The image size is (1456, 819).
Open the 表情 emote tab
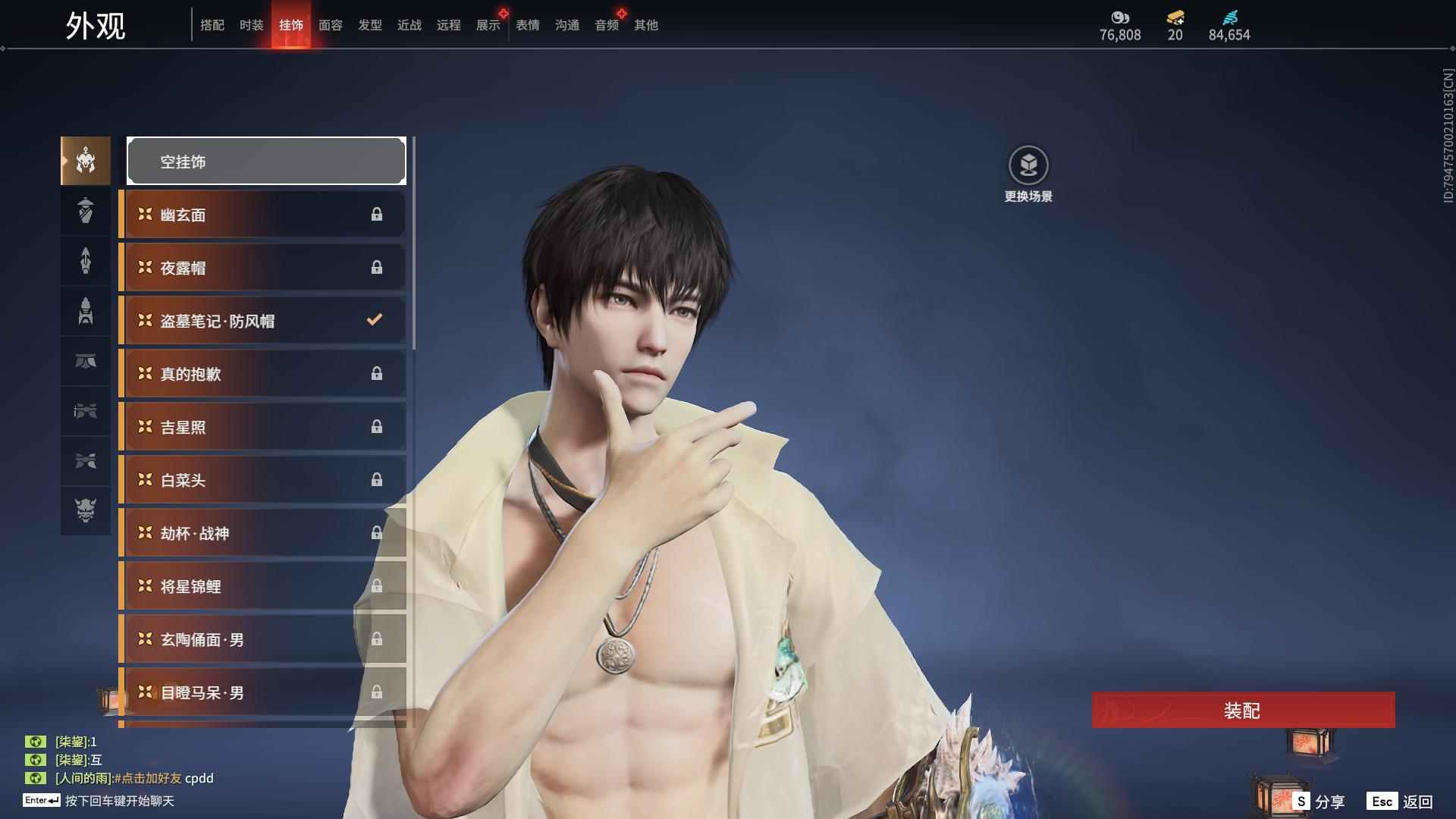click(528, 25)
